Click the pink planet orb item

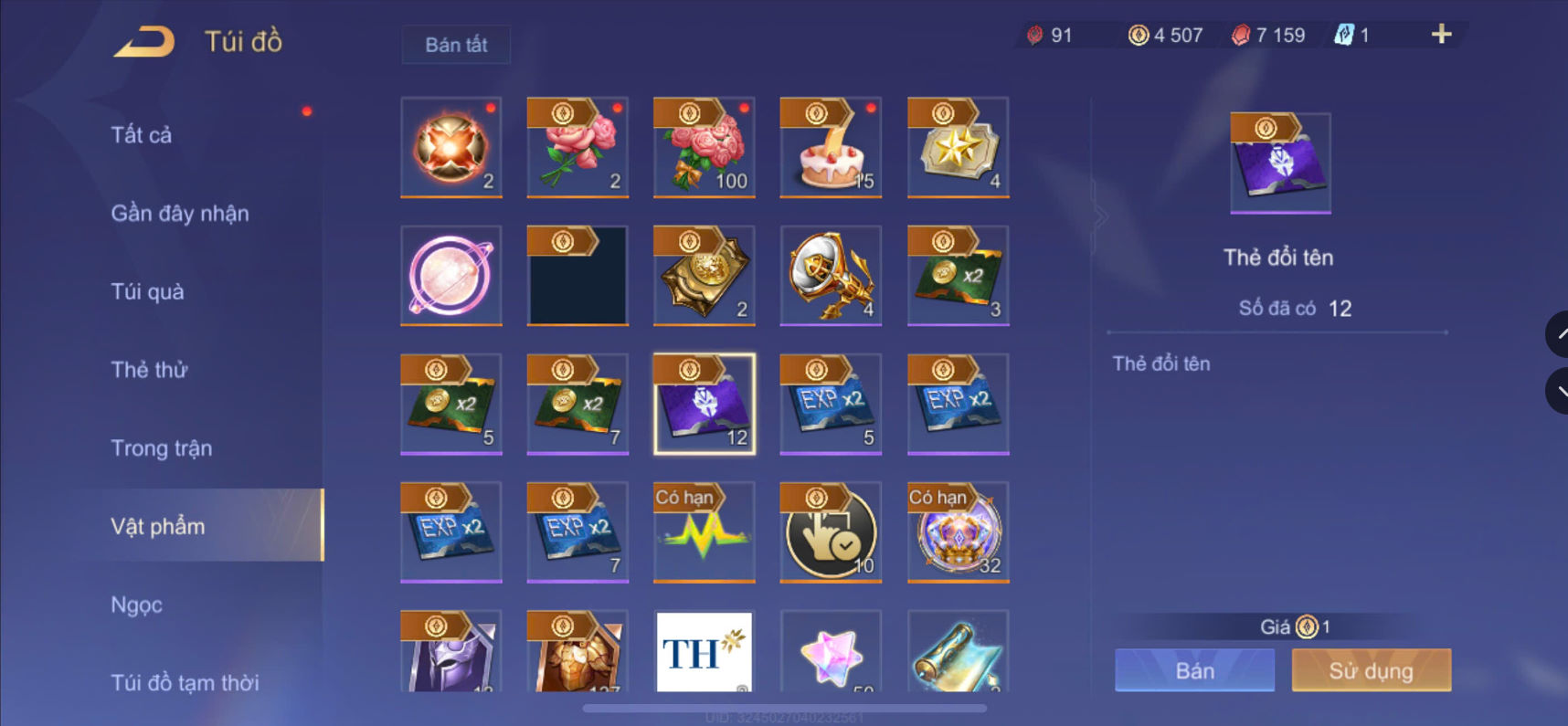(x=450, y=276)
